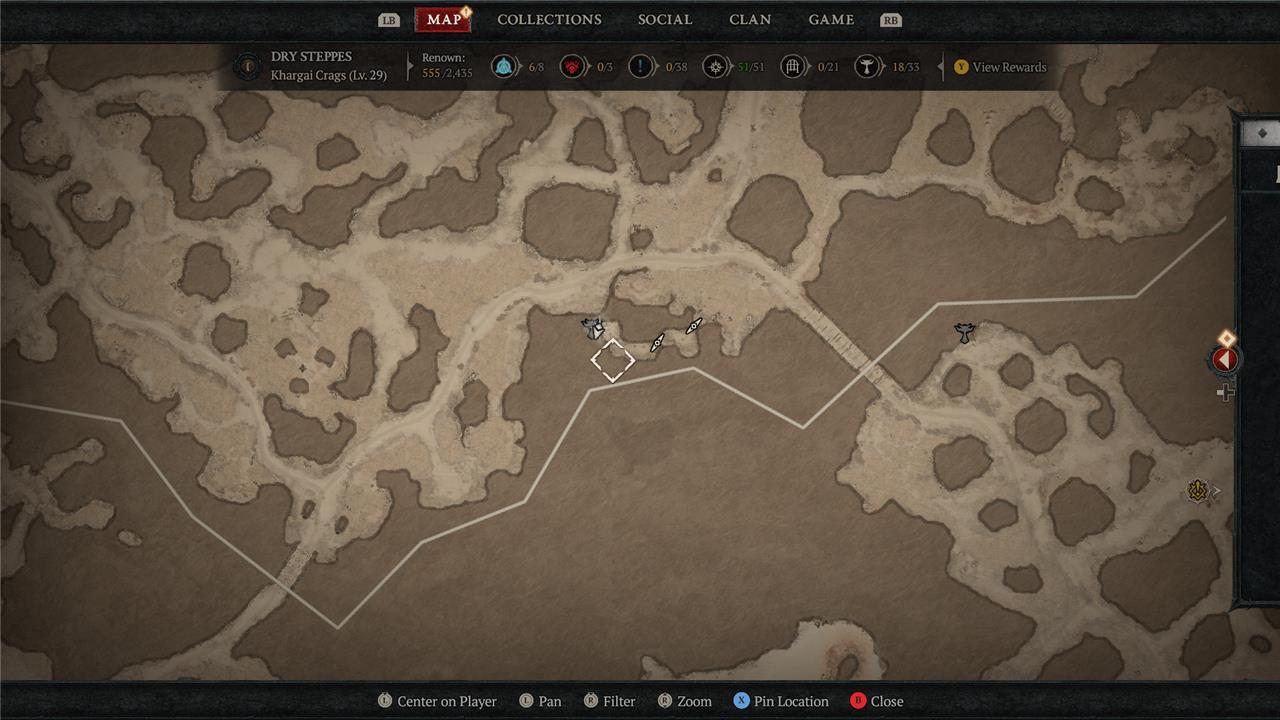
Task: Open the Social tab
Action: (665, 20)
